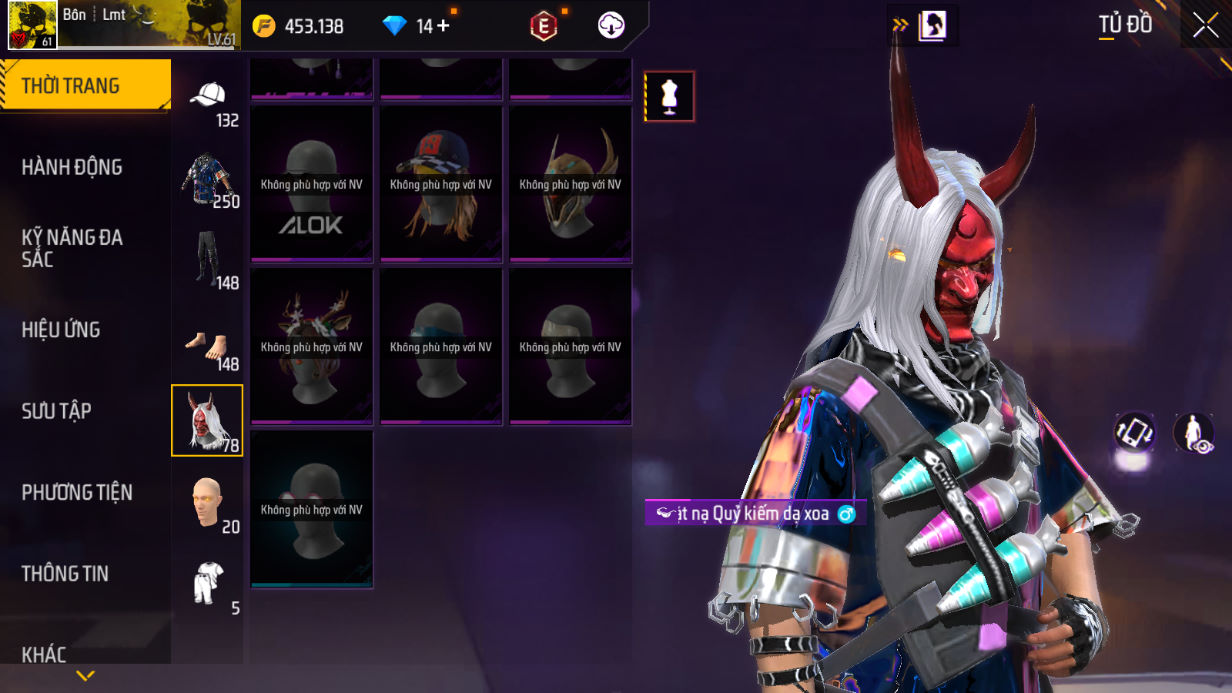Switch to the Hành Động tab

(72, 167)
